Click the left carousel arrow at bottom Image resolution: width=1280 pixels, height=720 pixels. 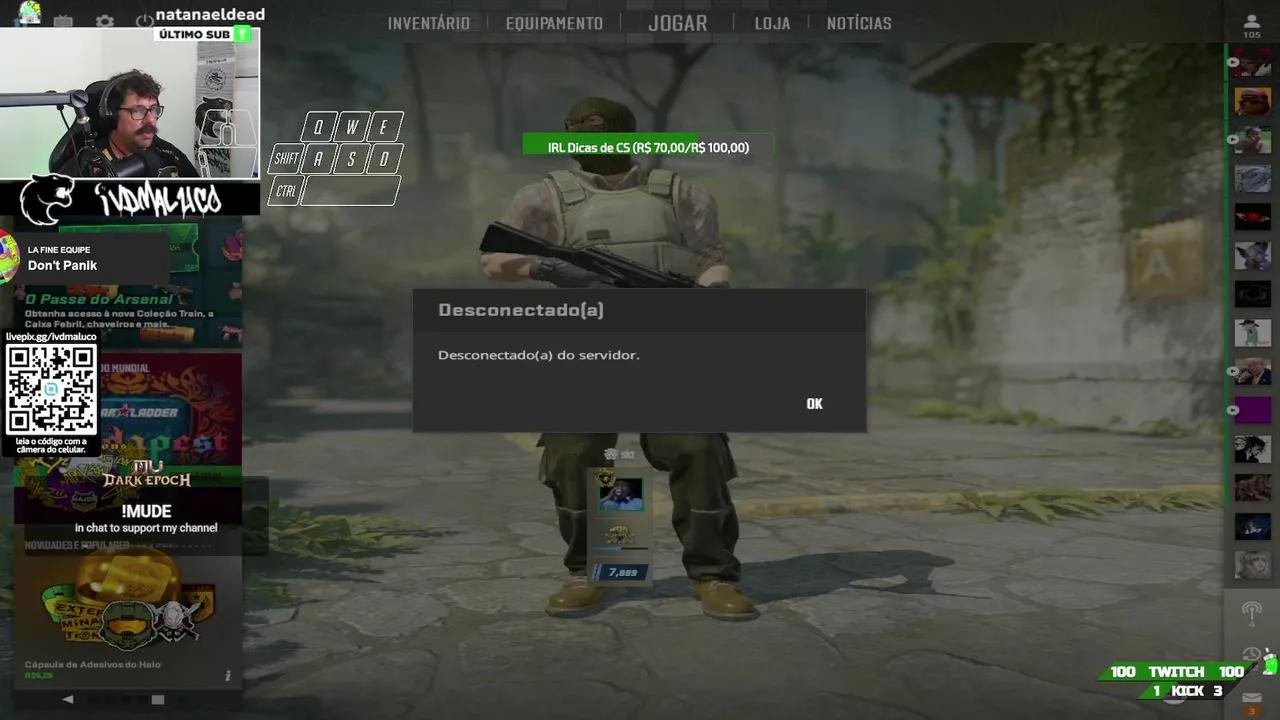point(67,699)
